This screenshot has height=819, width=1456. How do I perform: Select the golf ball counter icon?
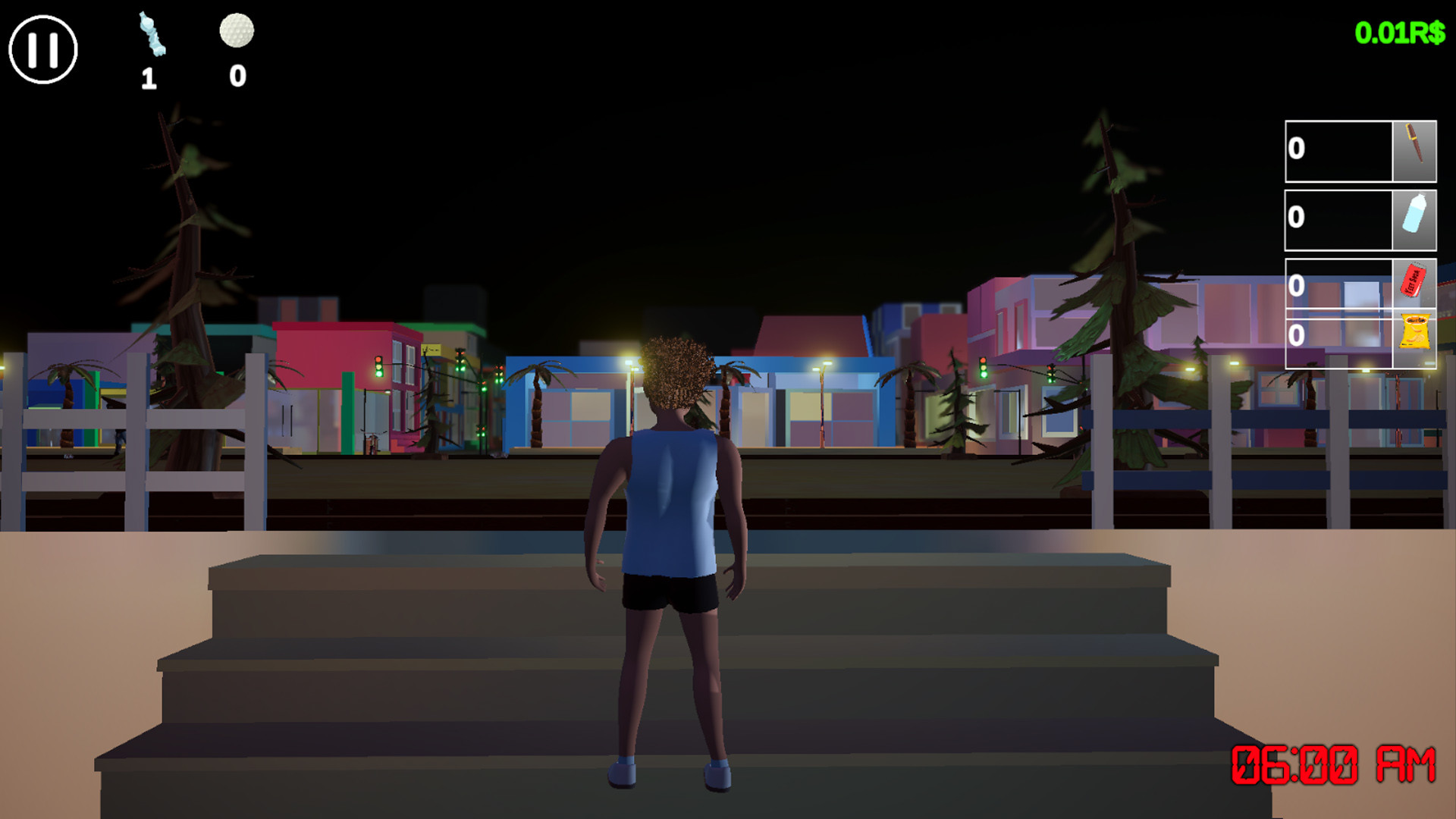[236, 30]
